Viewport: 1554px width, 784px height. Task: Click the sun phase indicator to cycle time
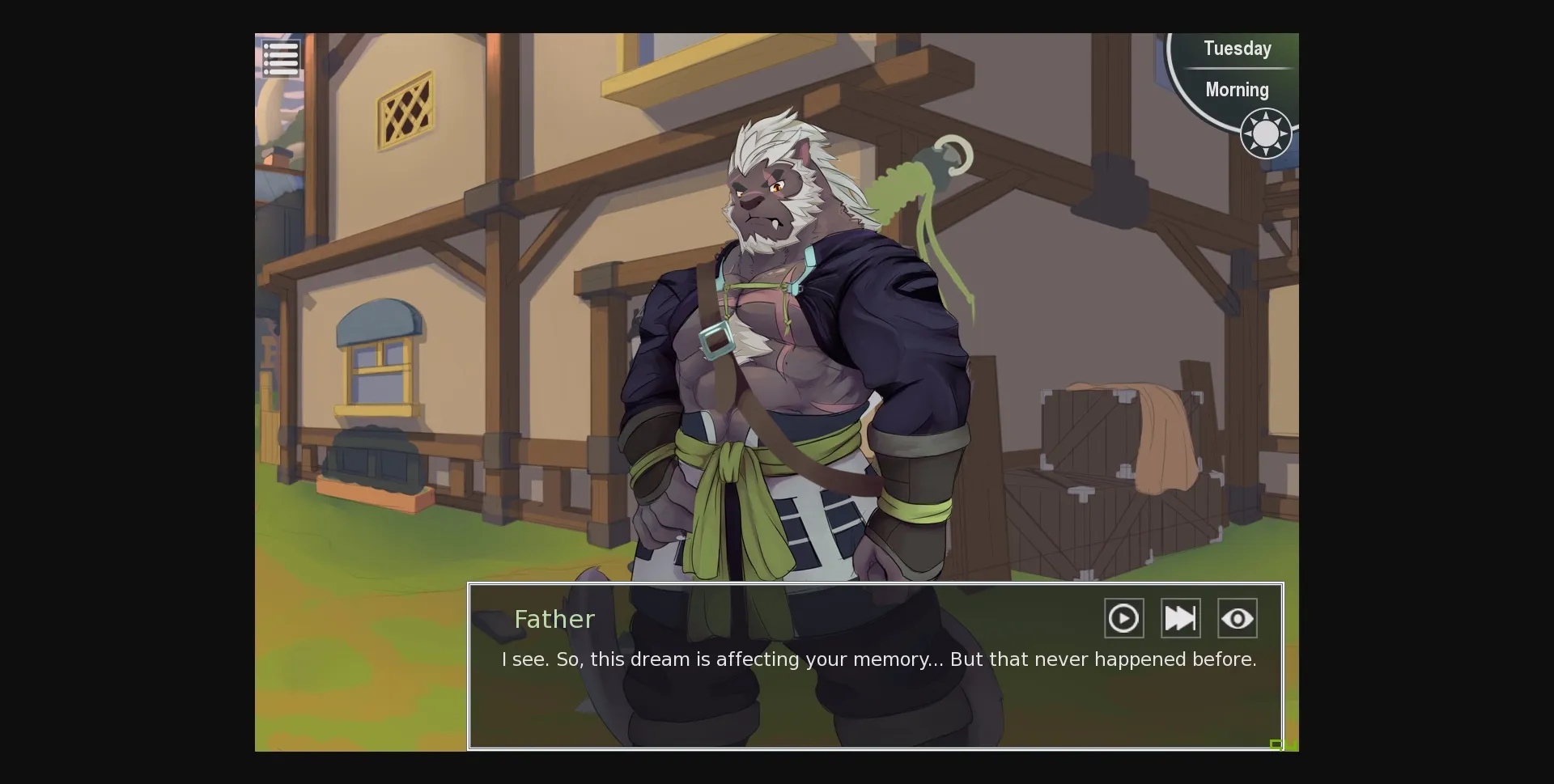(x=1265, y=133)
